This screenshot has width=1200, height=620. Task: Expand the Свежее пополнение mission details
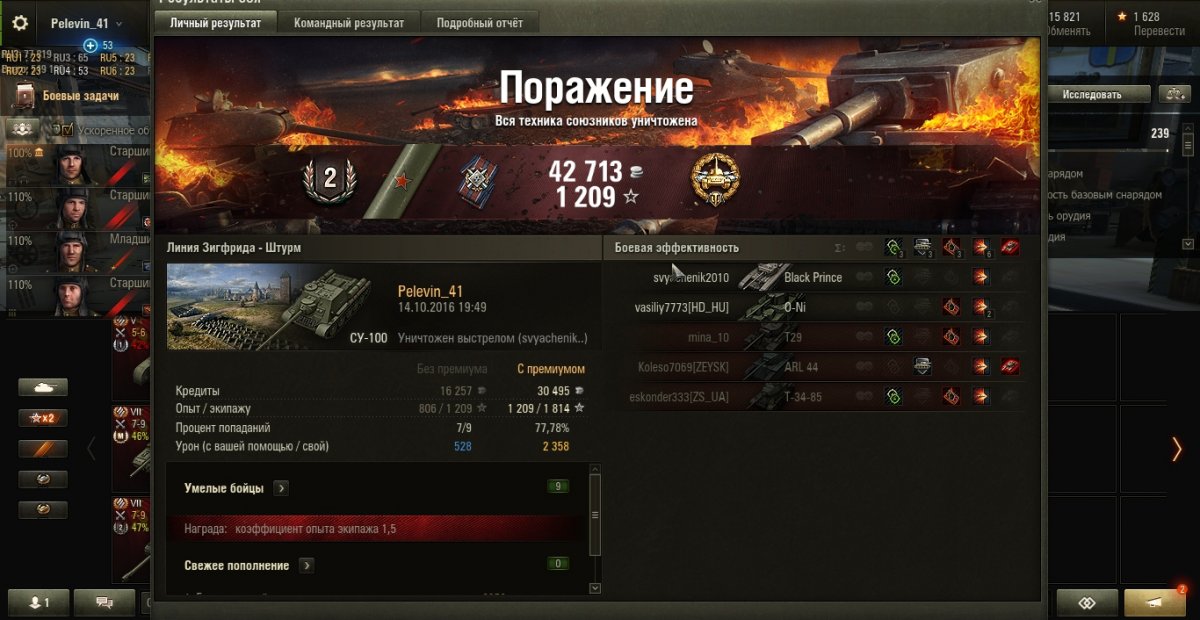tap(306, 565)
